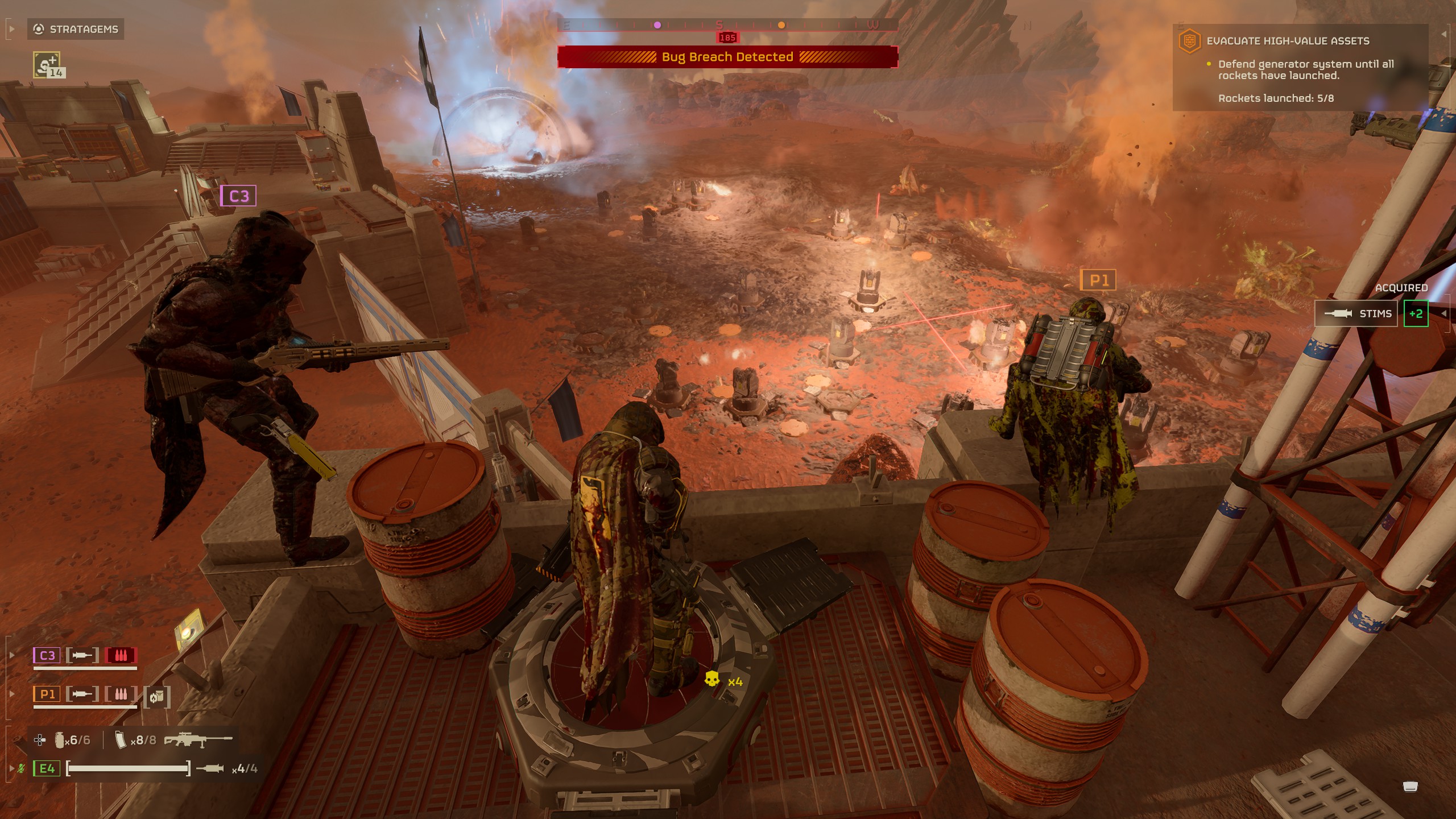
Task: Click the microphone icon beside E4
Action: [21, 769]
